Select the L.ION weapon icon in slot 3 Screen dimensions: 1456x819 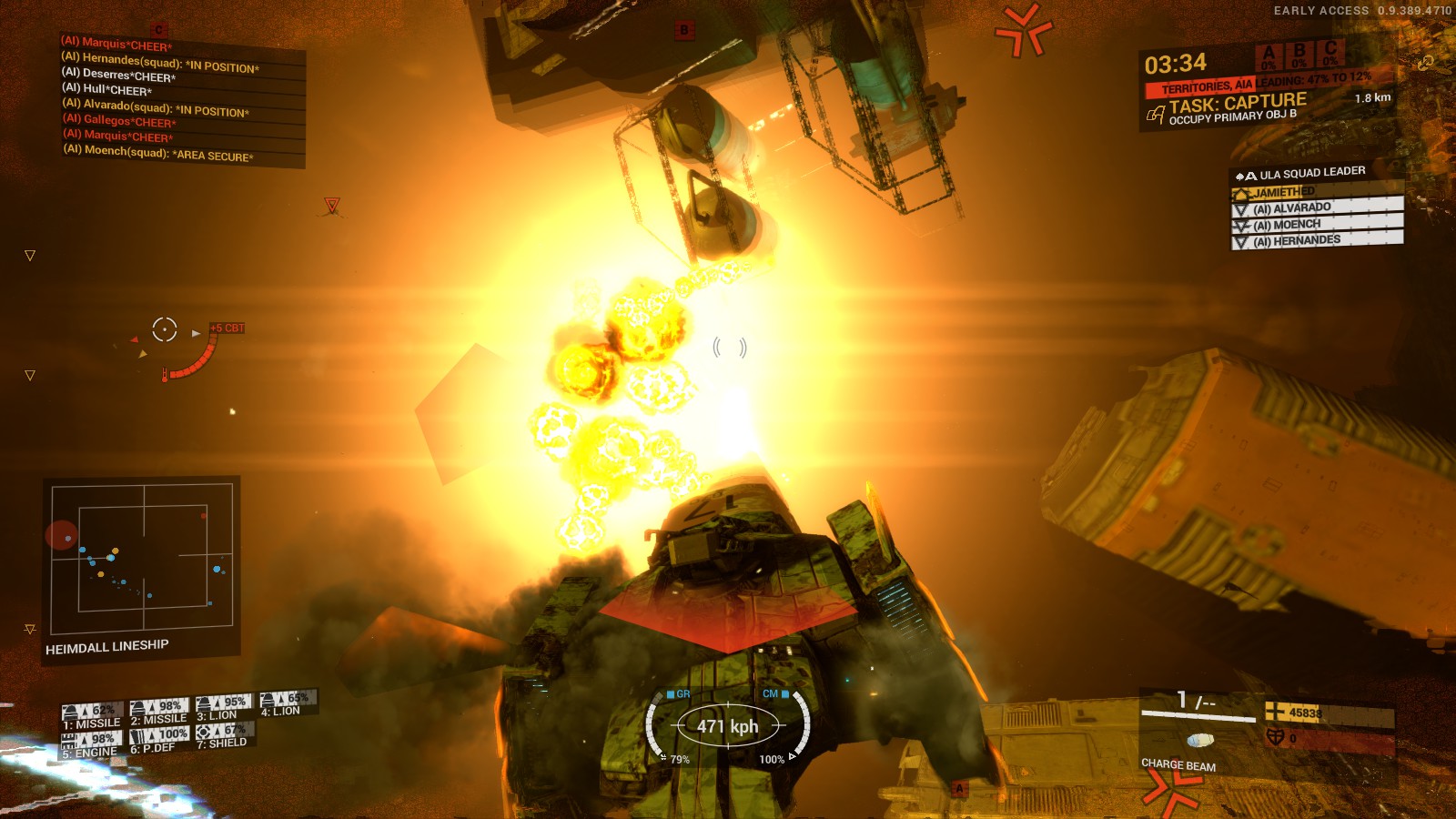(204, 701)
